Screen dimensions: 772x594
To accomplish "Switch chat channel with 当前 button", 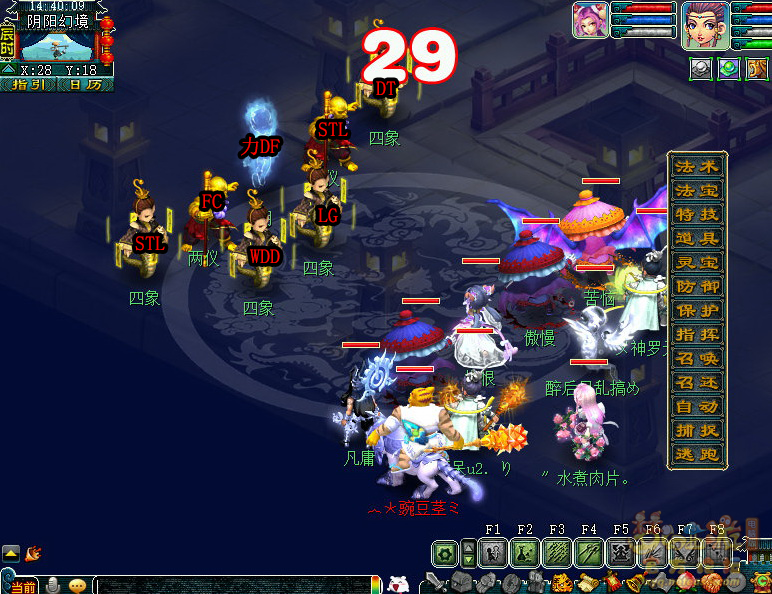I will [x=24, y=586].
